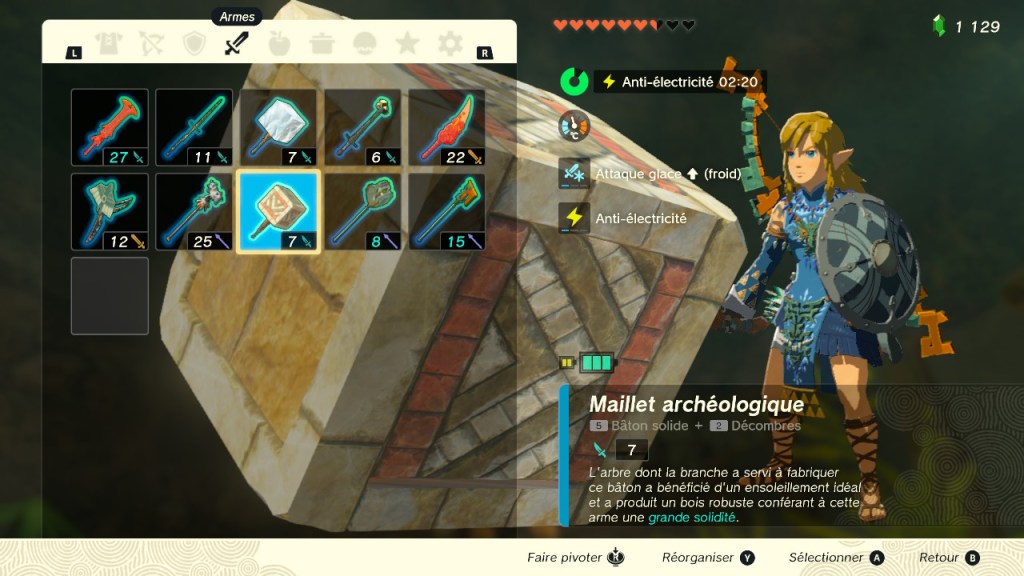Image resolution: width=1024 pixels, height=576 pixels.
Task: Open the apple materials tab
Action: pos(279,44)
